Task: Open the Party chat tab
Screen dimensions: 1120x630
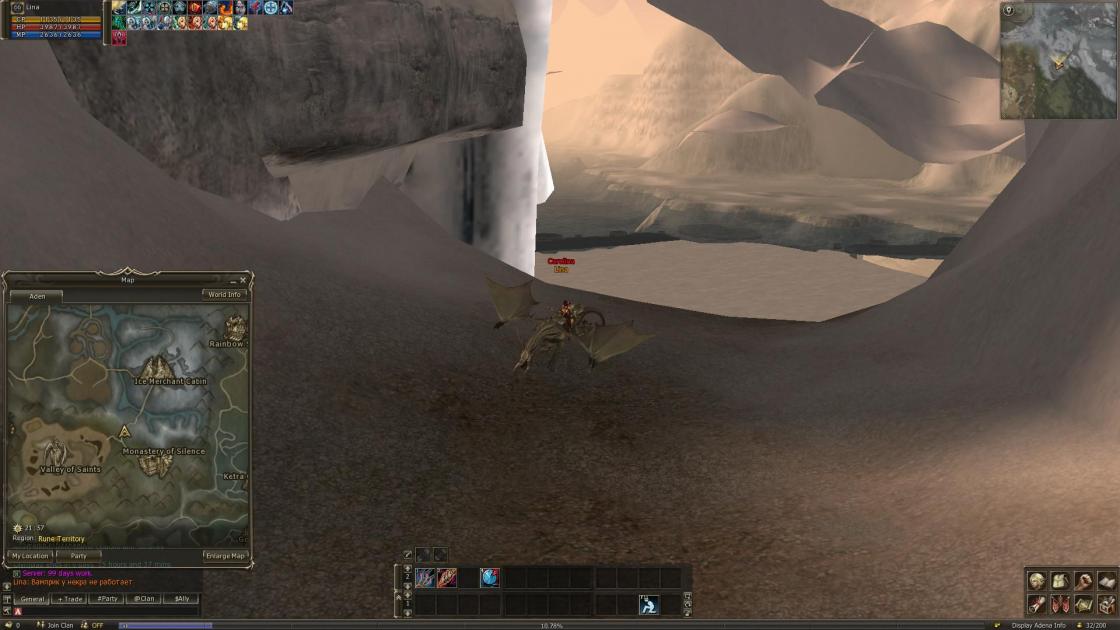Action: 106,599
